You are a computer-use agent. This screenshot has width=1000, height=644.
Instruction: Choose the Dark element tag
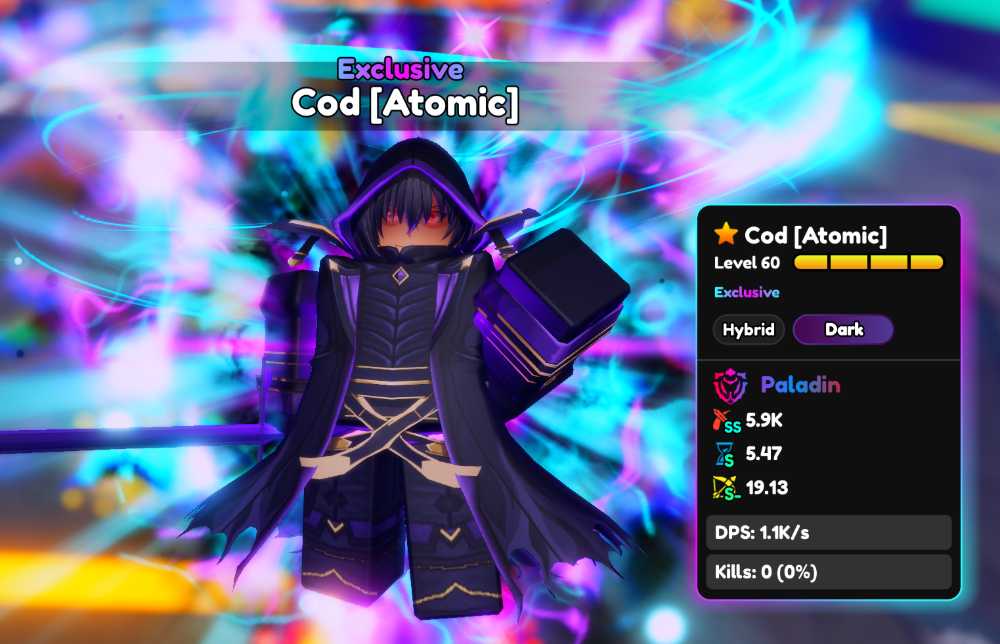843,329
